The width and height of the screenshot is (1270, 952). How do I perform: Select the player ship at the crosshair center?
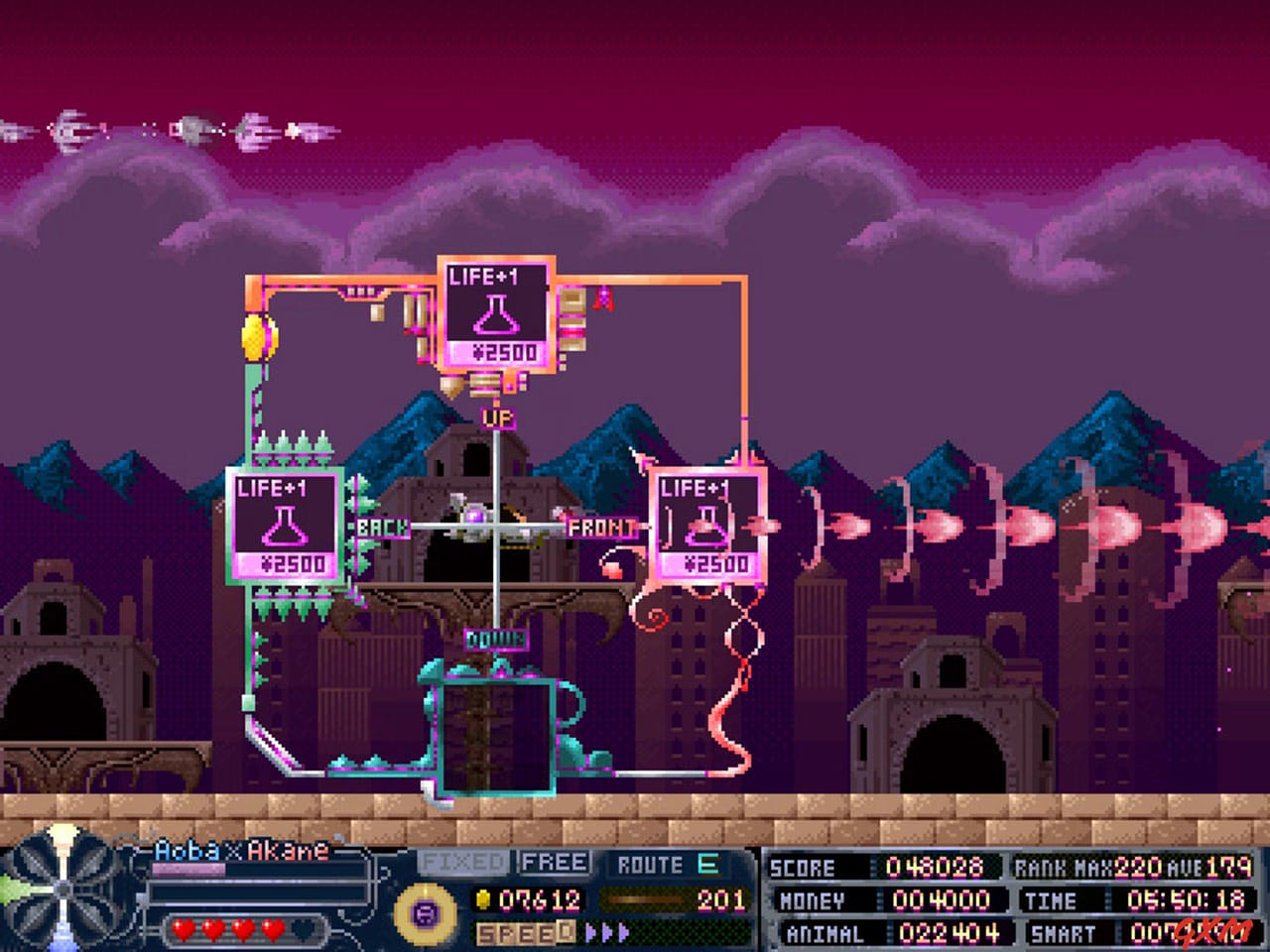pyautogui.click(x=483, y=520)
